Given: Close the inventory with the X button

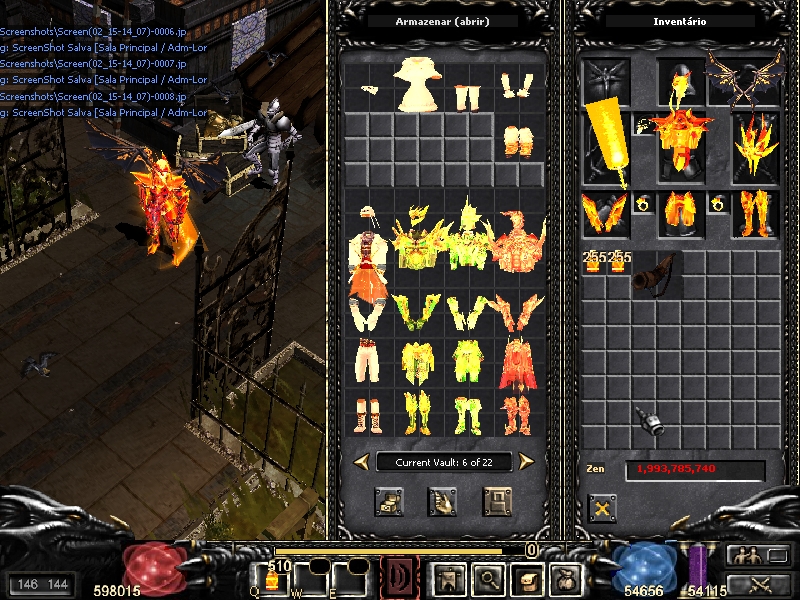Looking at the screenshot, I should [x=601, y=508].
